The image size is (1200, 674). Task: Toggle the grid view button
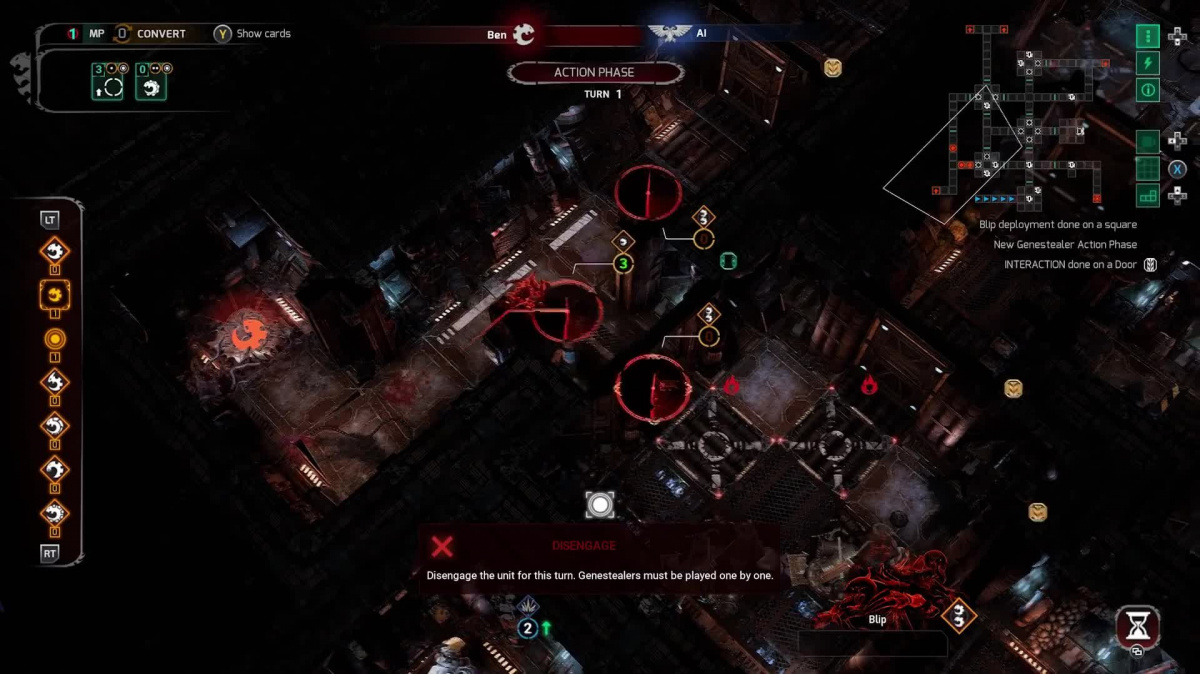1147,169
